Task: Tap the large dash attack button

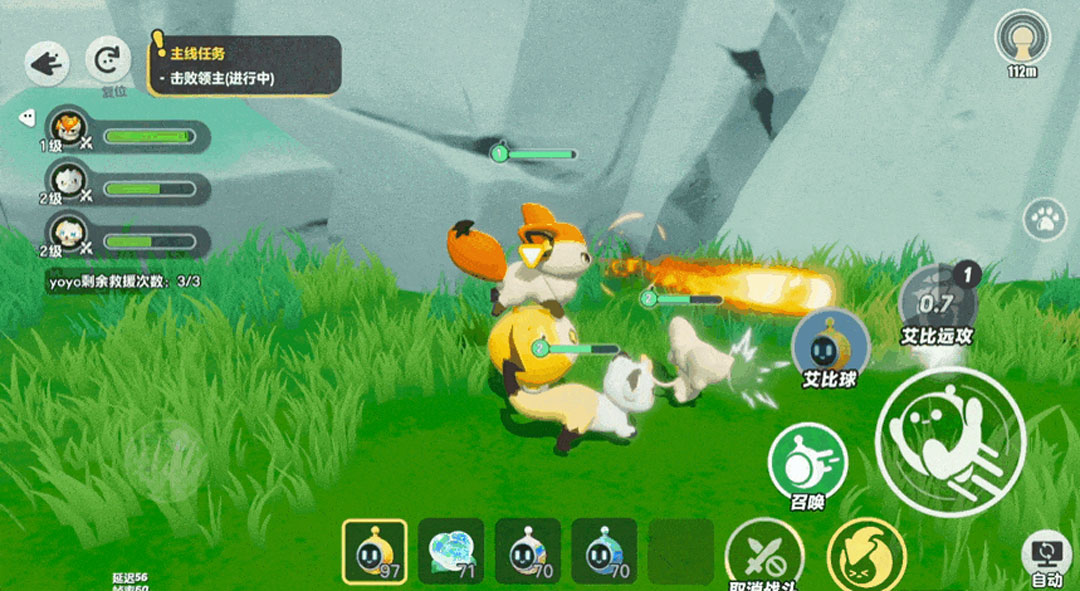Action: [x=950, y=441]
